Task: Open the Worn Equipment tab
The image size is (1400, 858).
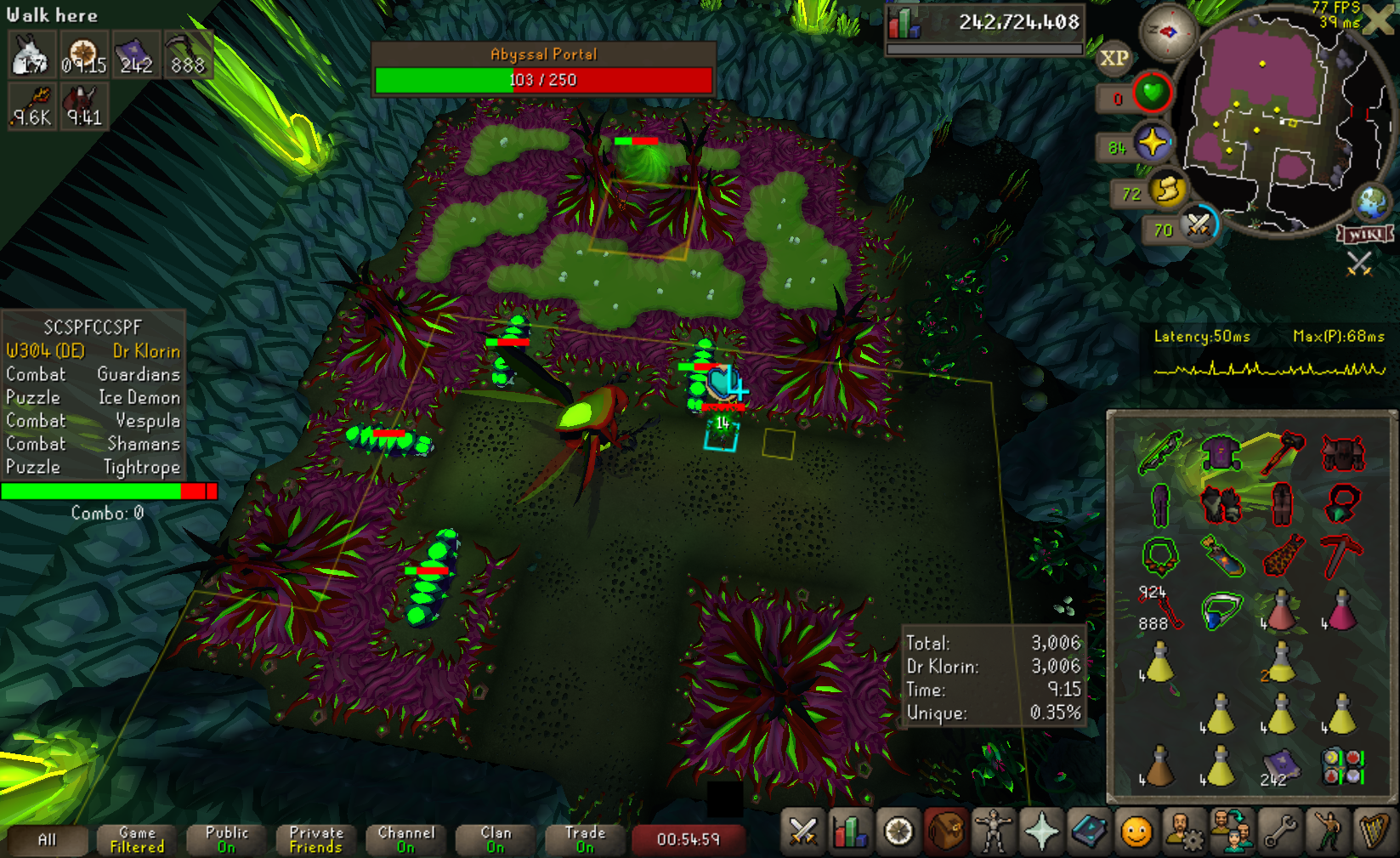Action: pos(993,832)
